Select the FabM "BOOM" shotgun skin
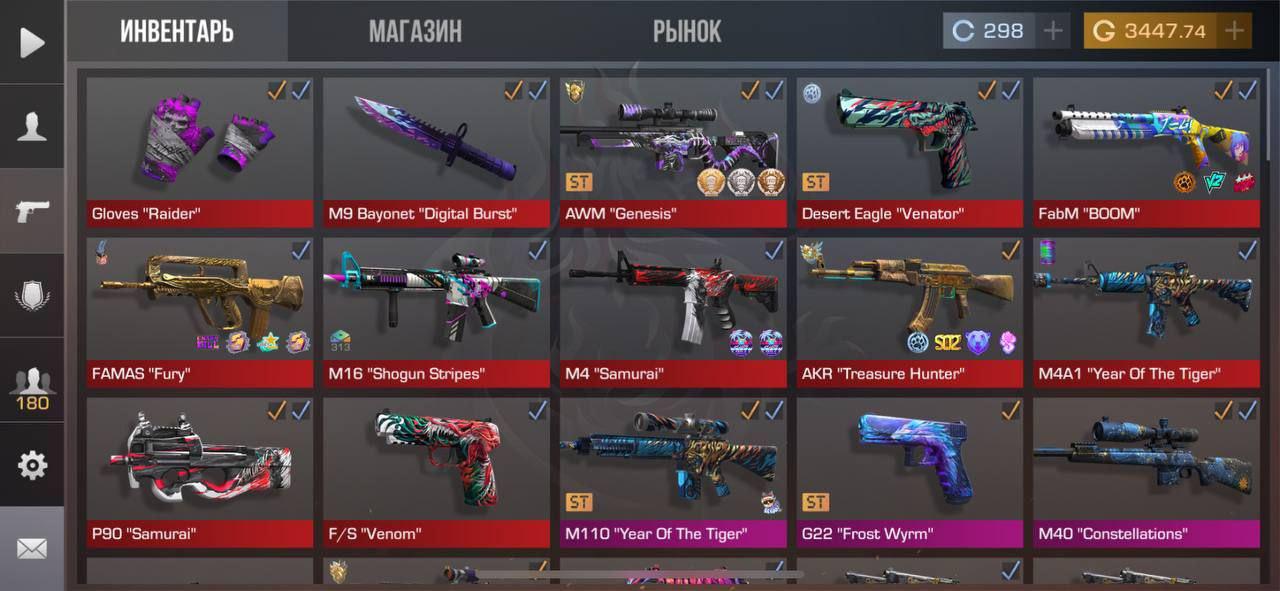Viewport: 1280px width, 591px height. point(1146,151)
